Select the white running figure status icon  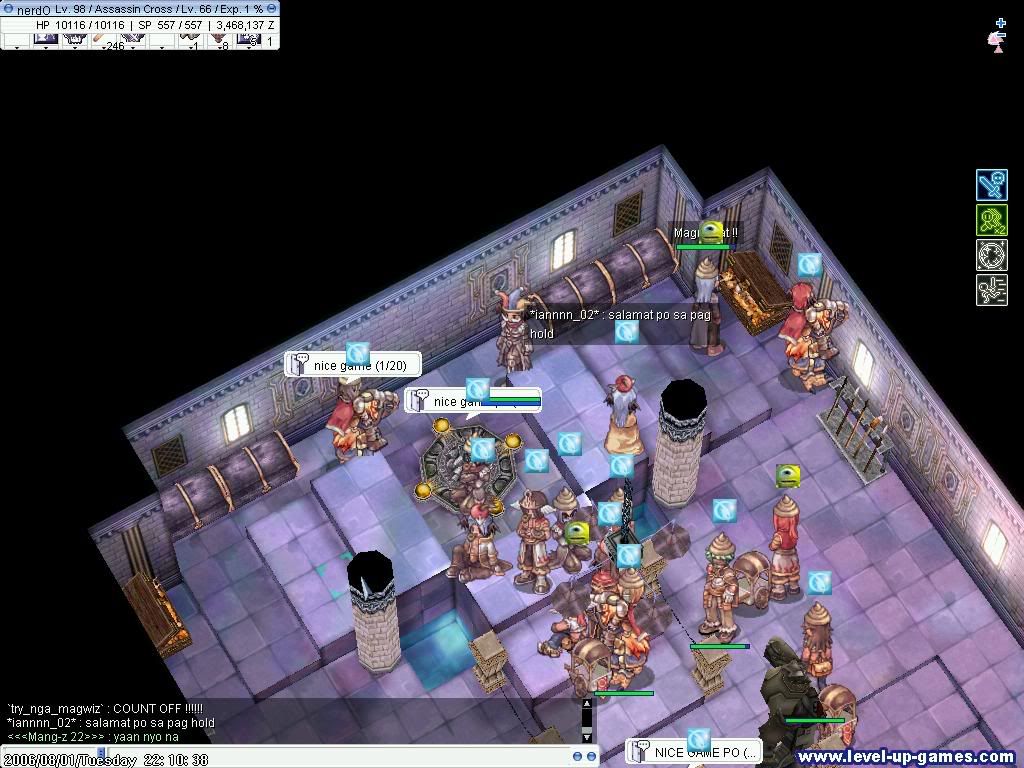991,290
